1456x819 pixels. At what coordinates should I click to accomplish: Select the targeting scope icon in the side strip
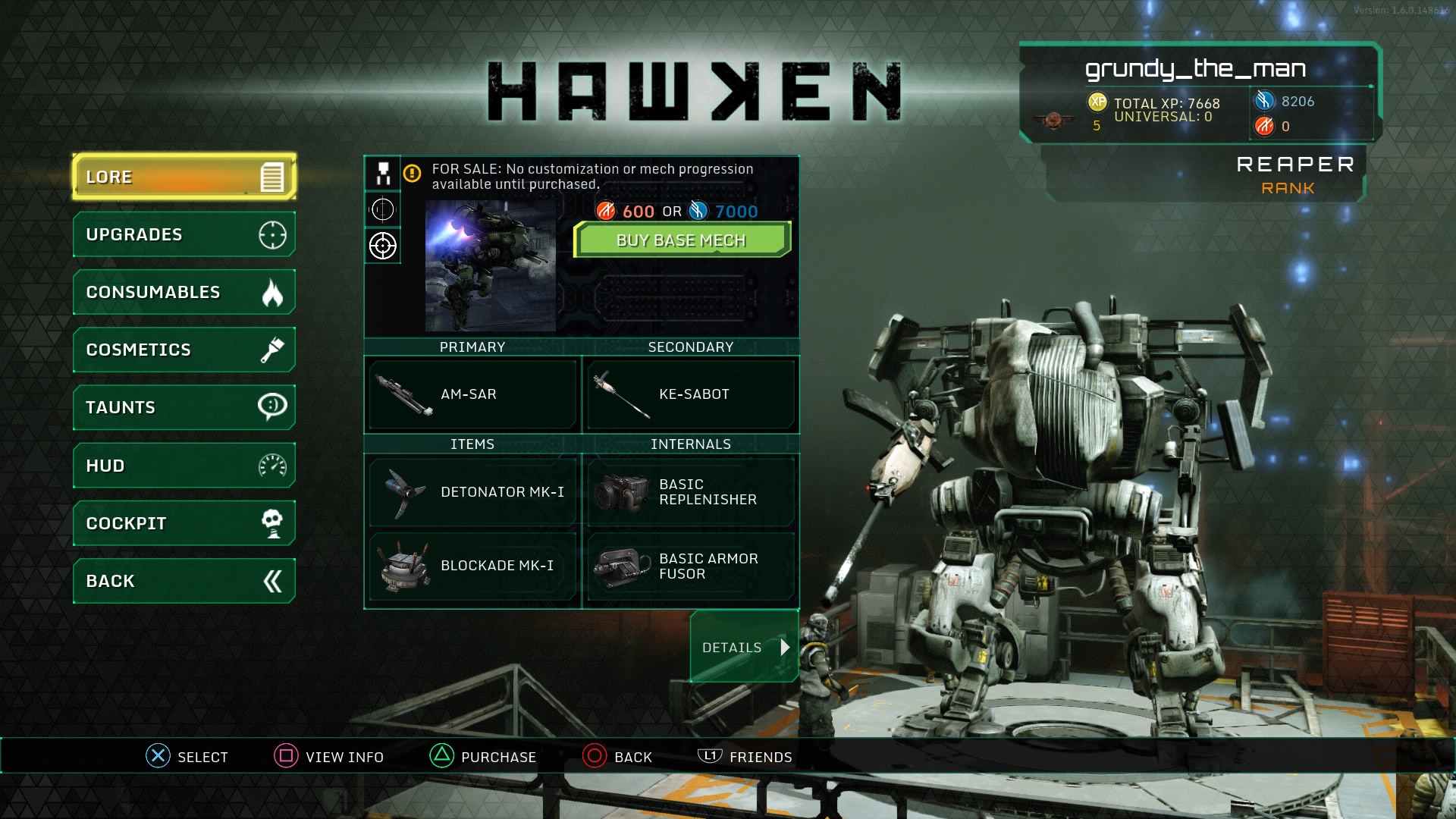pyautogui.click(x=381, y=245)
